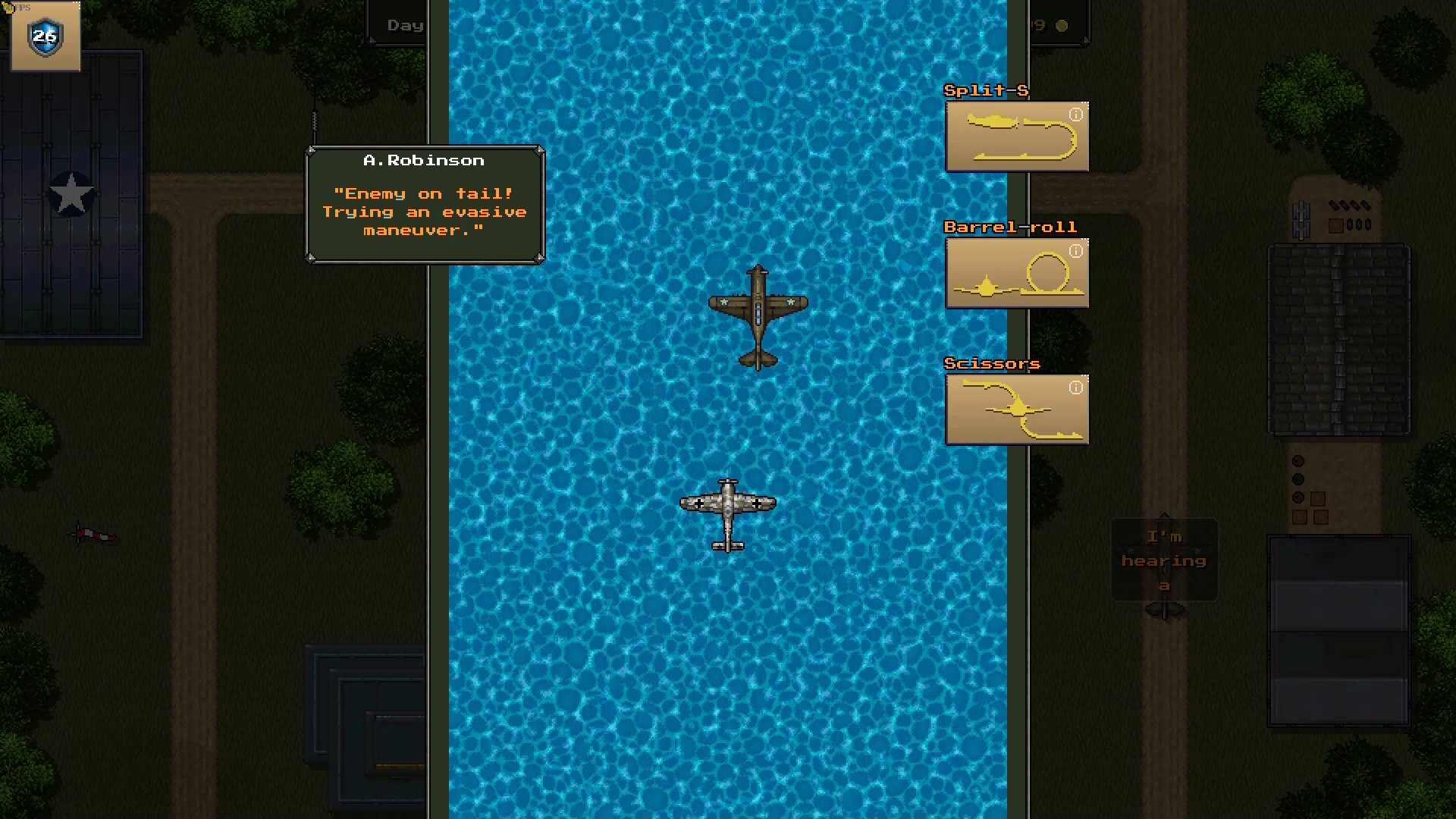Toggle visibility of A.Robinson's radio message

click(423, 205)
